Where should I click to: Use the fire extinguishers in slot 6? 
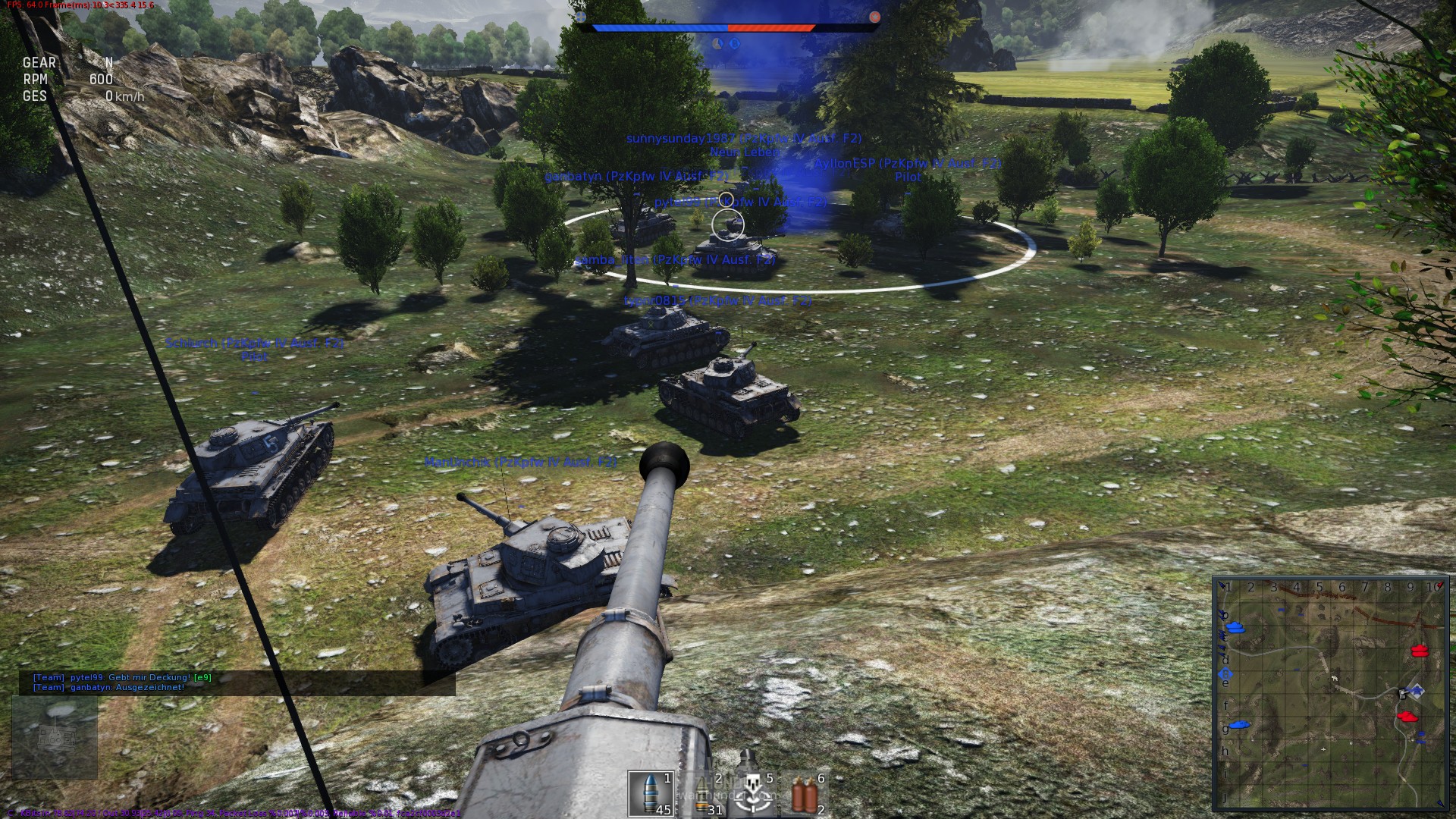point(805,793)
